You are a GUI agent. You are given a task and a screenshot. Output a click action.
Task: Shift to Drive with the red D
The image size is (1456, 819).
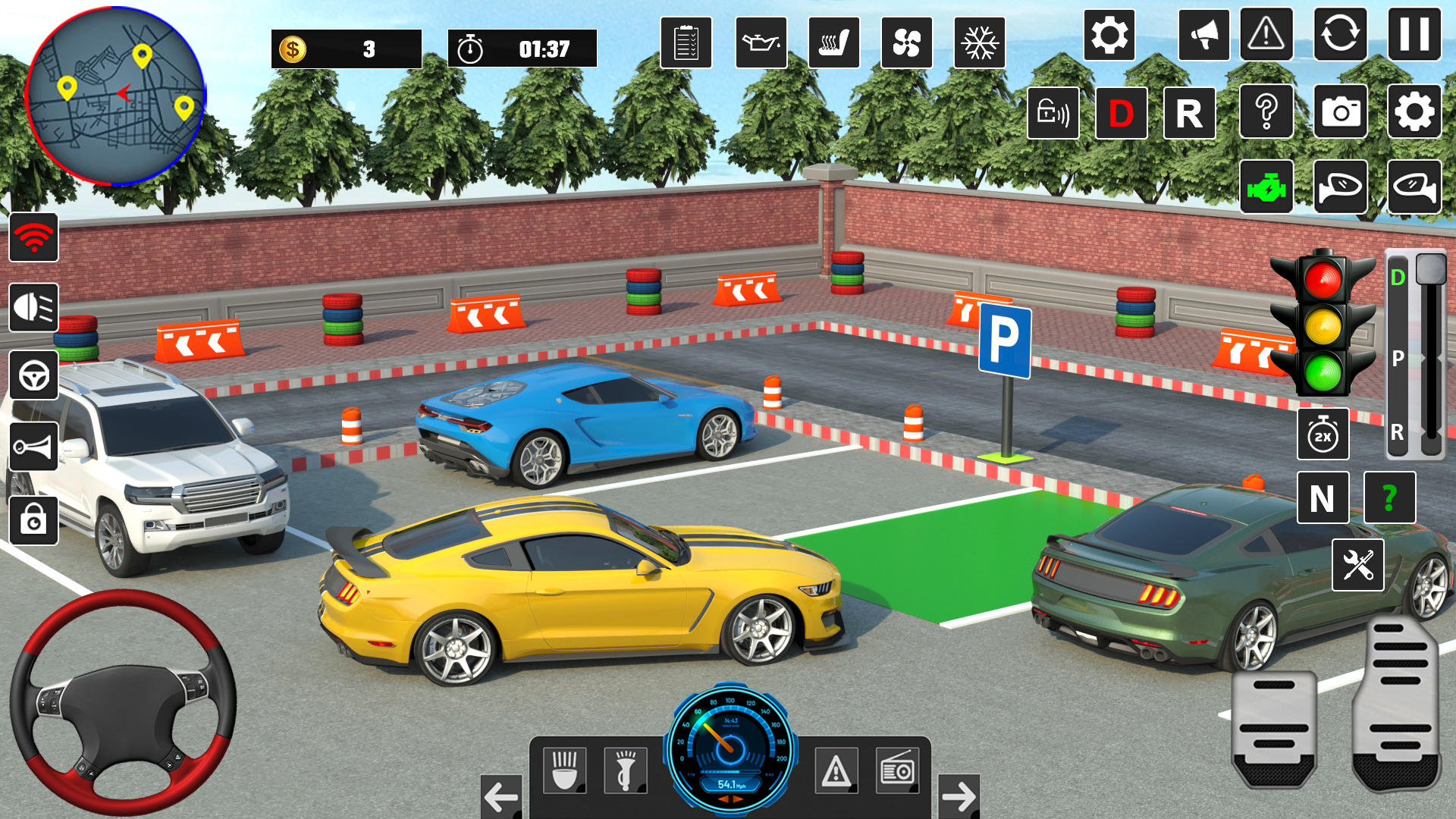point(1121,114)
